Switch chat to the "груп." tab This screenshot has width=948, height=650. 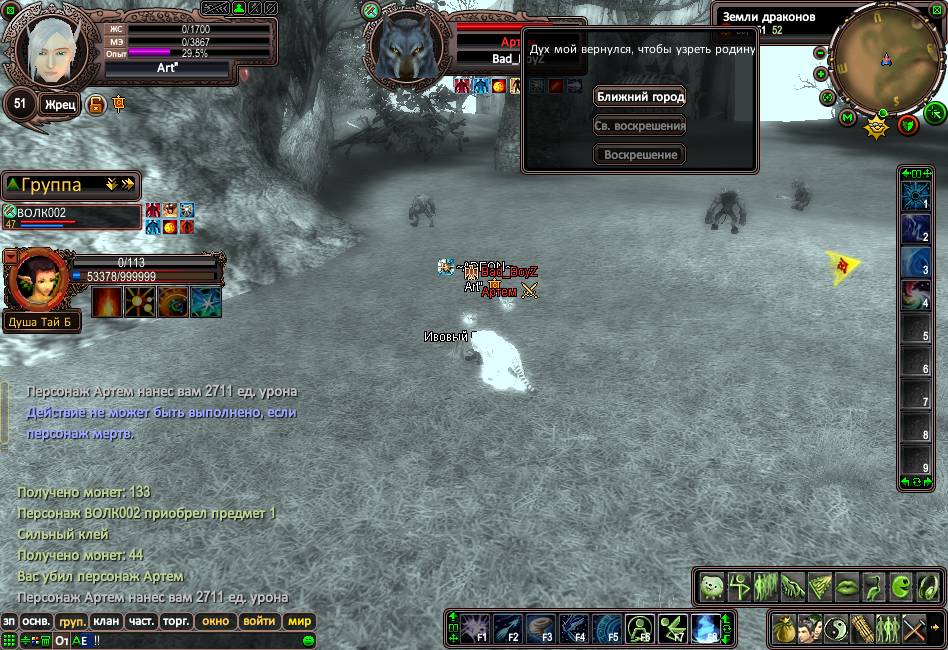pos(72,621)
